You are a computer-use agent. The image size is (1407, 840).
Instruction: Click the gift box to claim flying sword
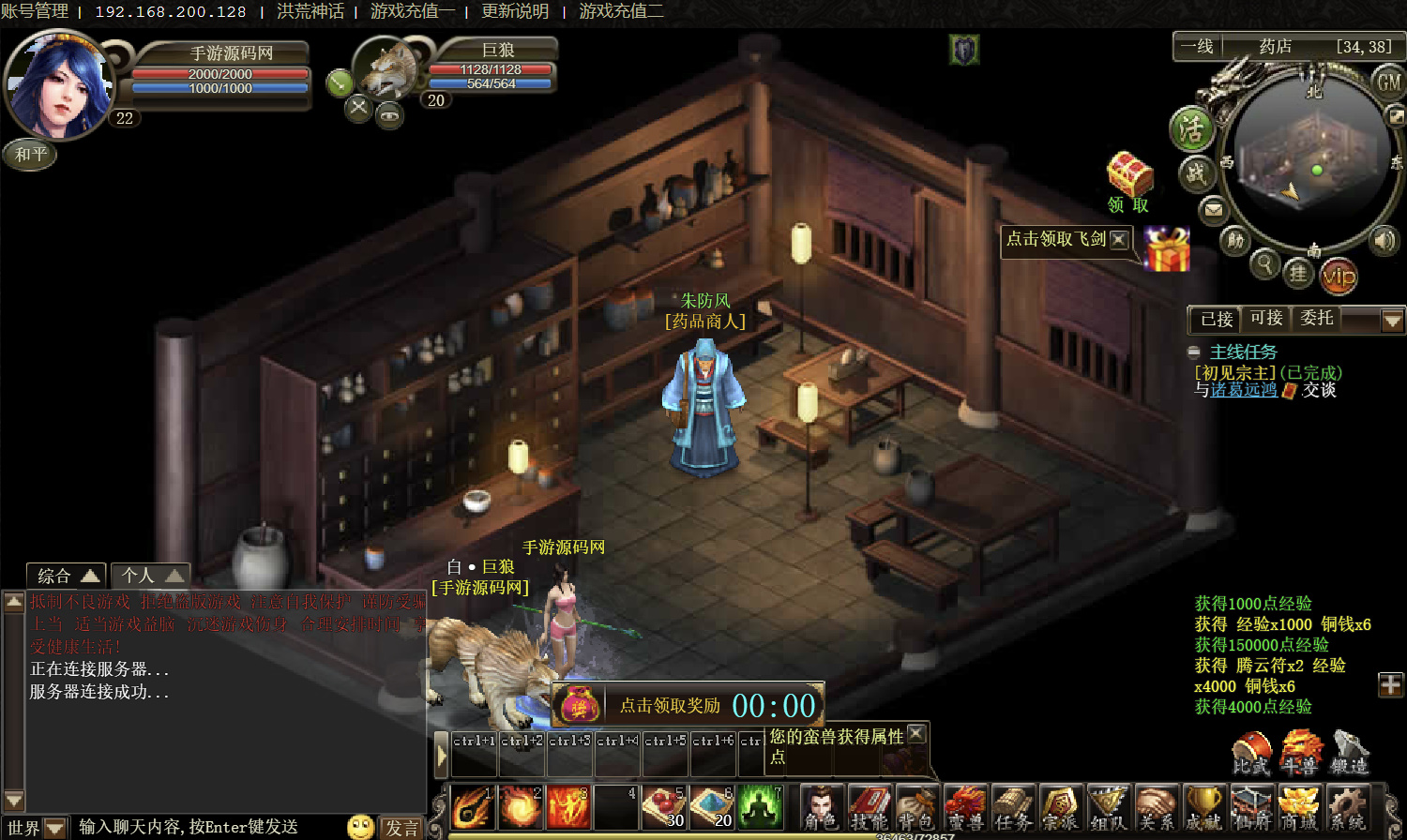coord(1167,249)
